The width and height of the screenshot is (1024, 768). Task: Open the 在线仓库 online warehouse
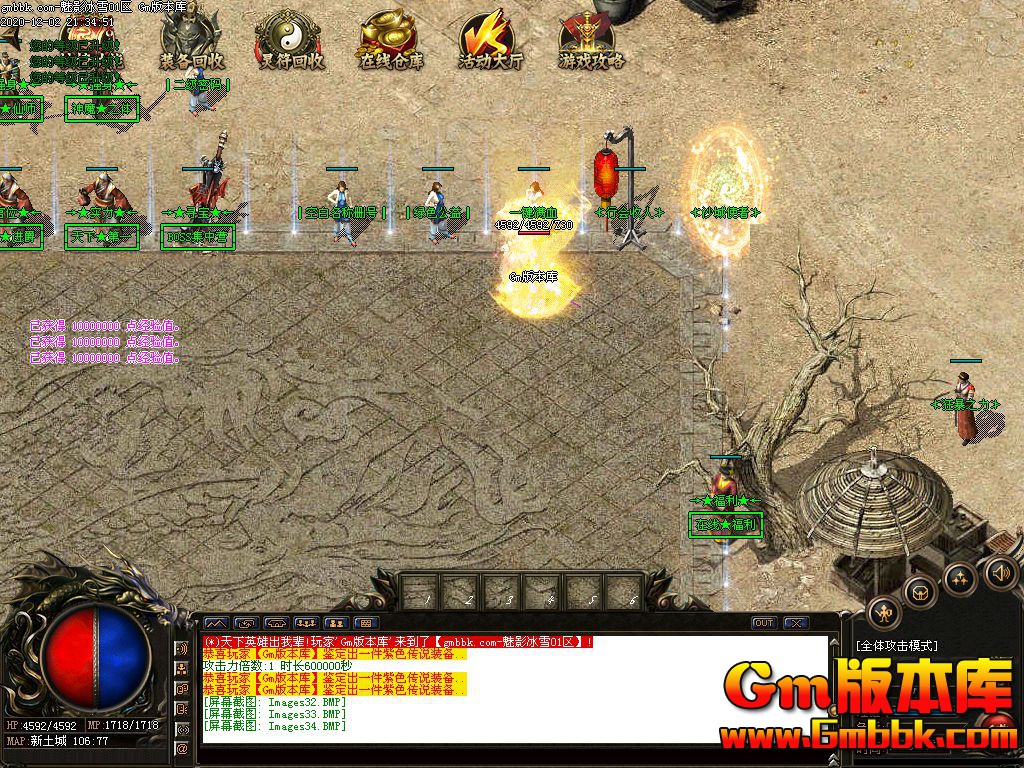[x=391, y=40]
